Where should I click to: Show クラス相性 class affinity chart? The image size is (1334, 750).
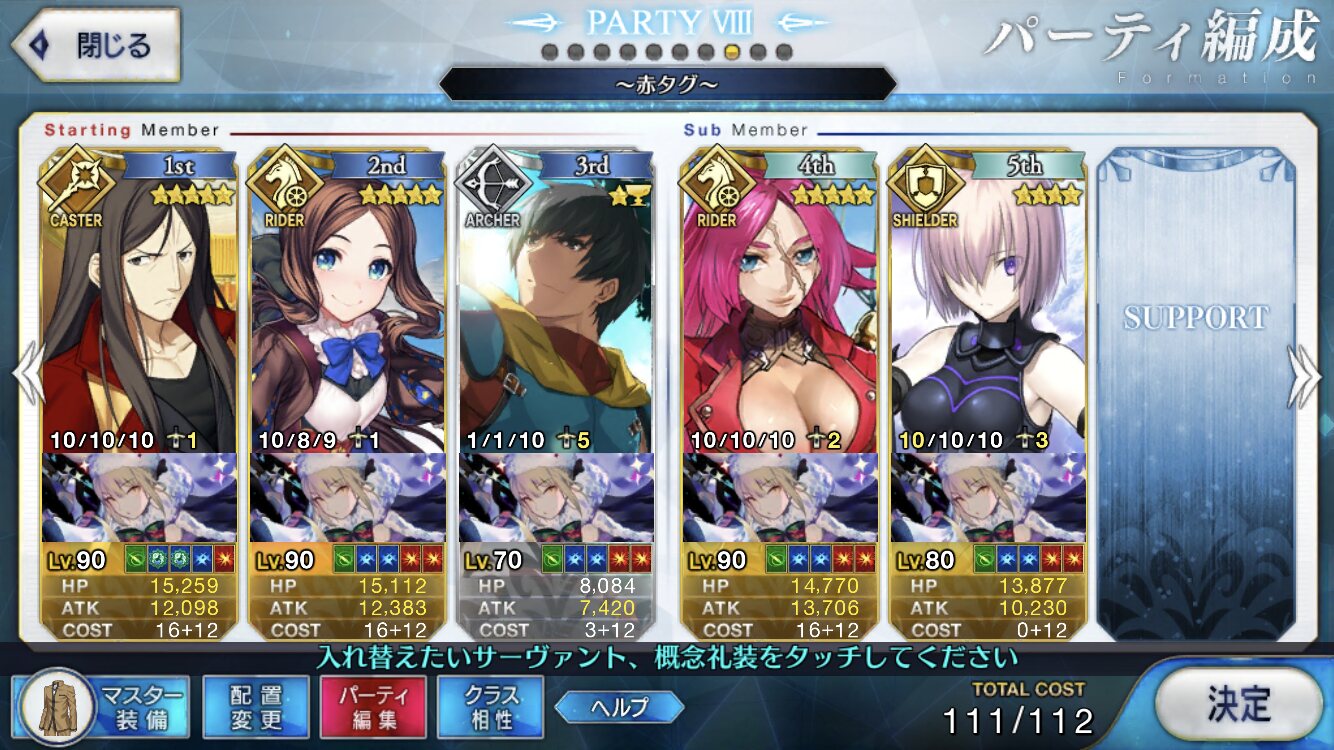(x=490, y=707)
